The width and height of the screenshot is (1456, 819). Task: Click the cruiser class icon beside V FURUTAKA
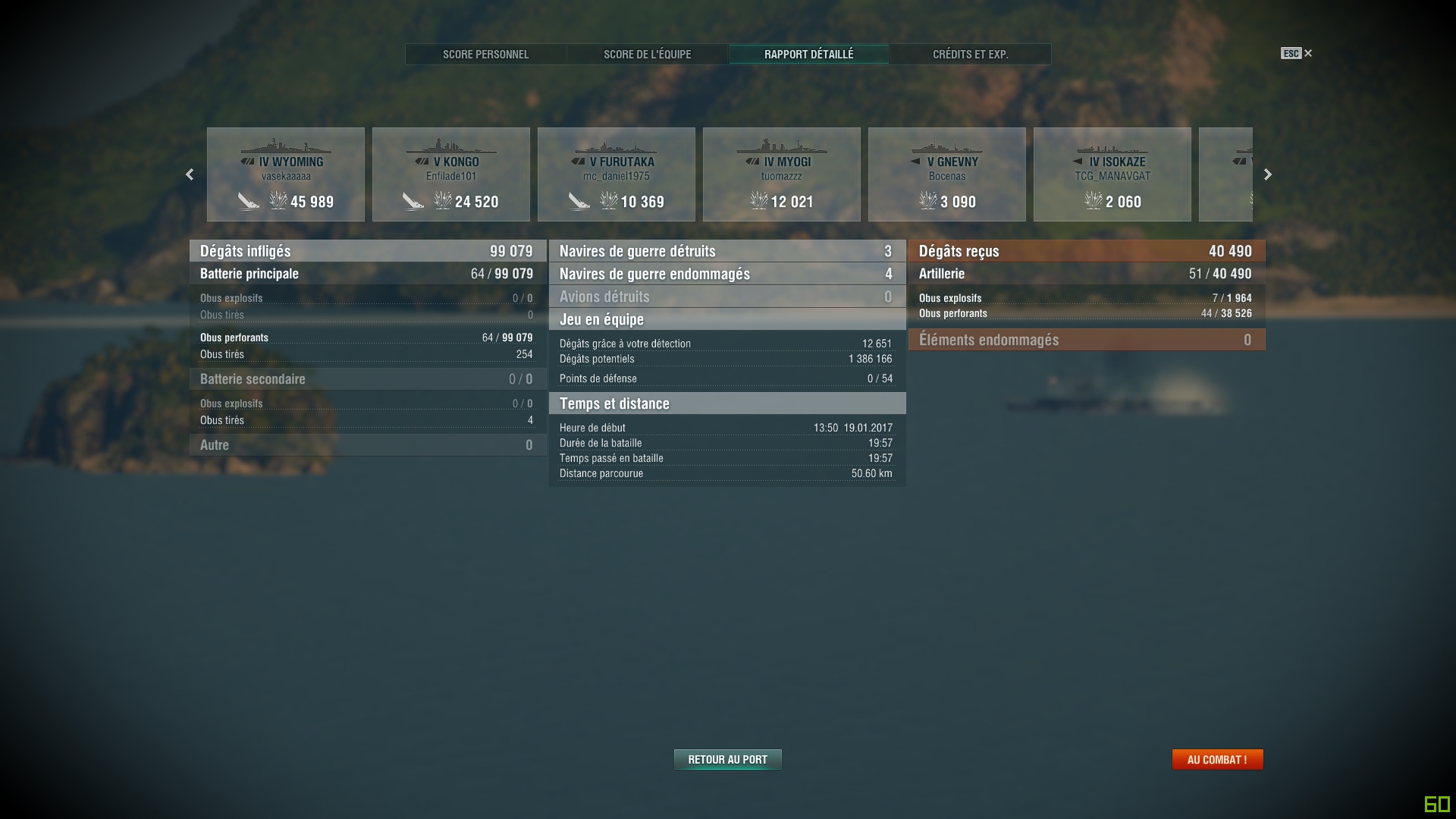coord(577,162)
